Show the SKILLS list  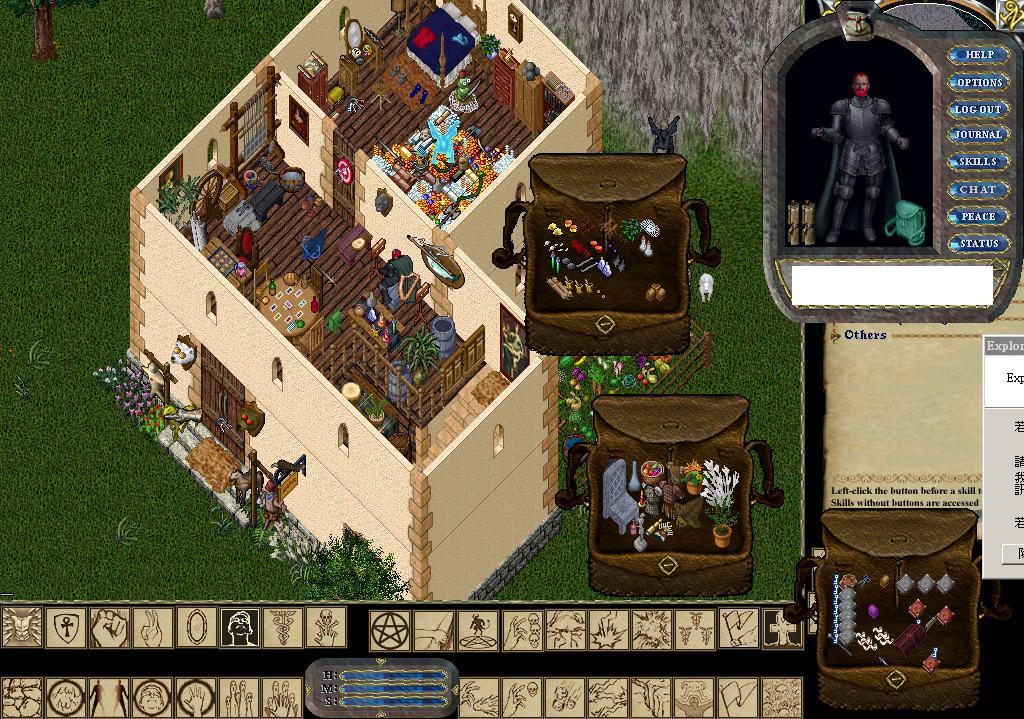click(978, 162)
